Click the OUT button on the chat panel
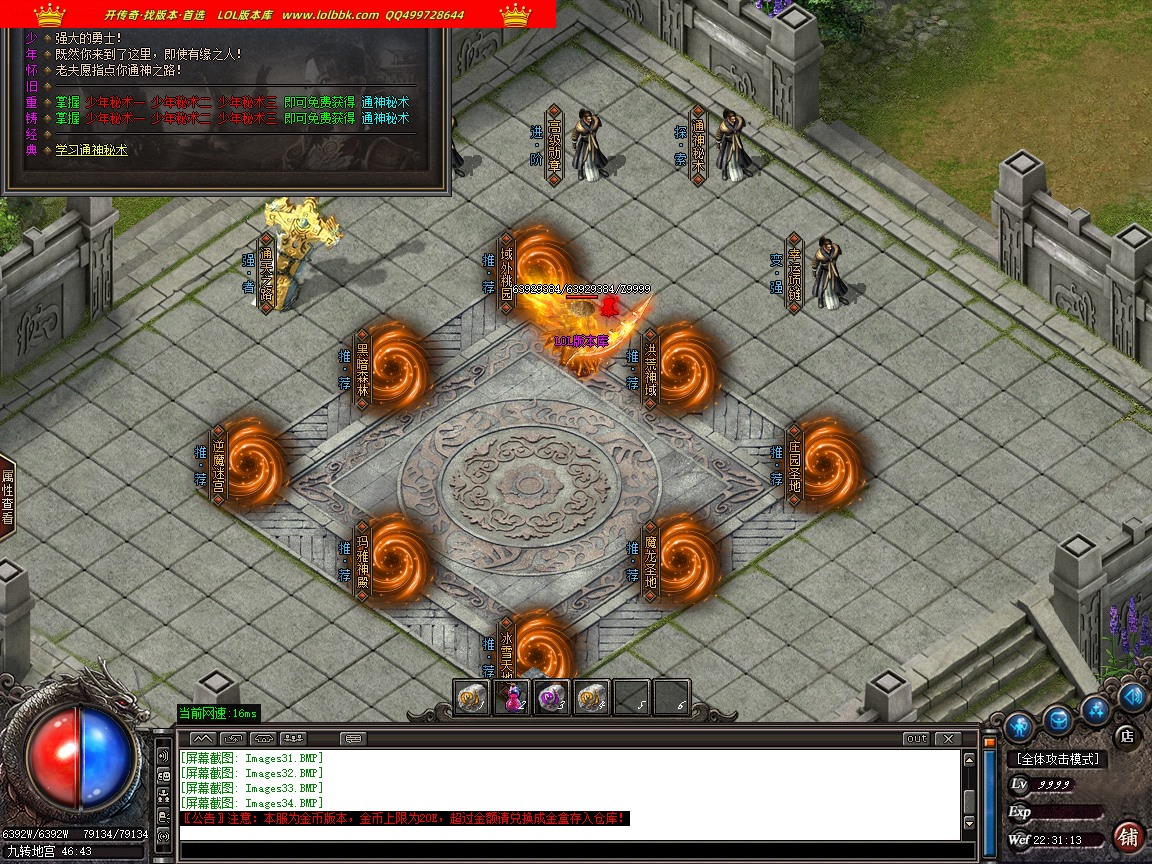1152x864 pixels. click(x=915, y=739)
